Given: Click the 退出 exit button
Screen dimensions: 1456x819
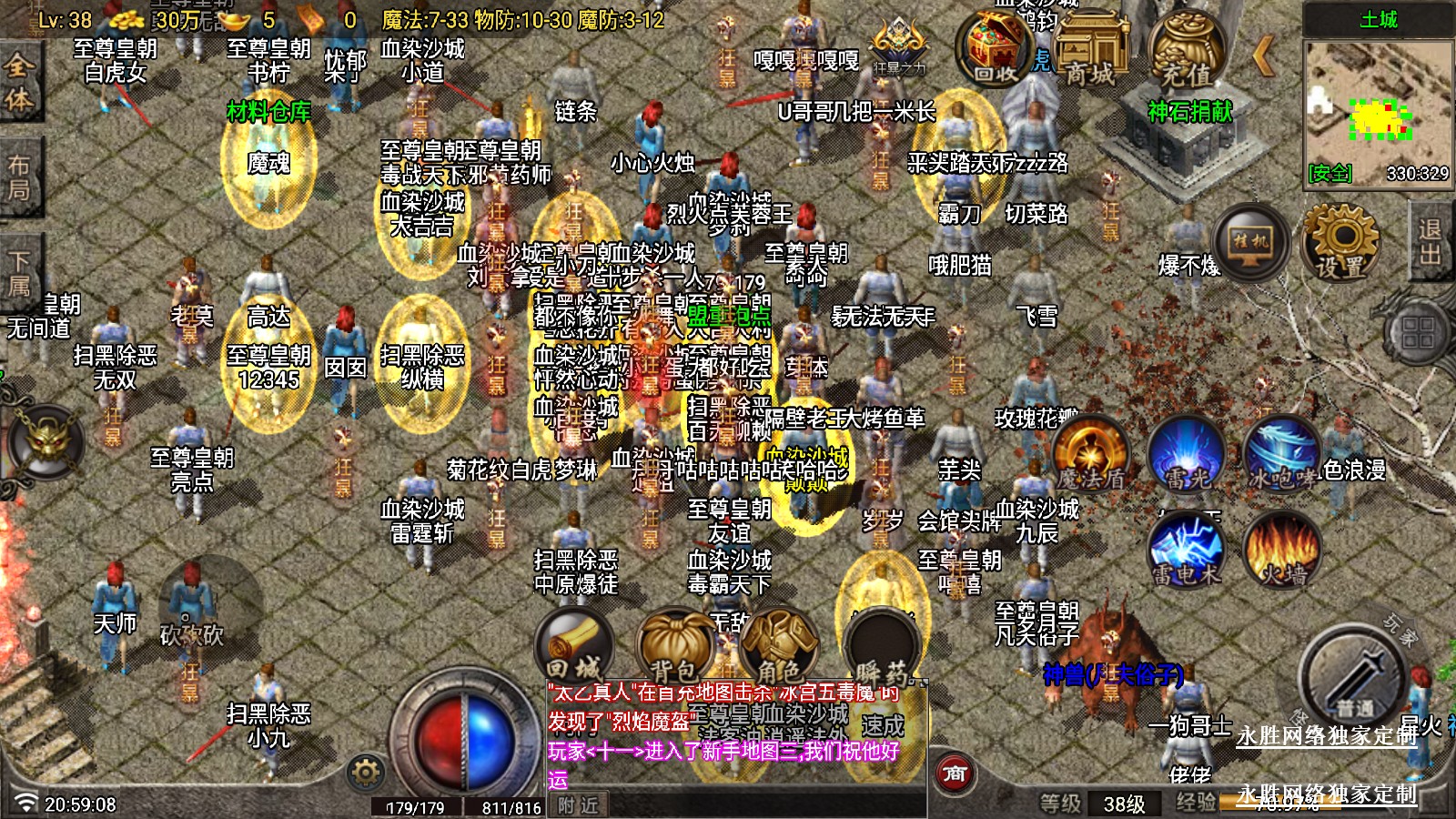Looking at the screenshot, I should coord(1431,241).
